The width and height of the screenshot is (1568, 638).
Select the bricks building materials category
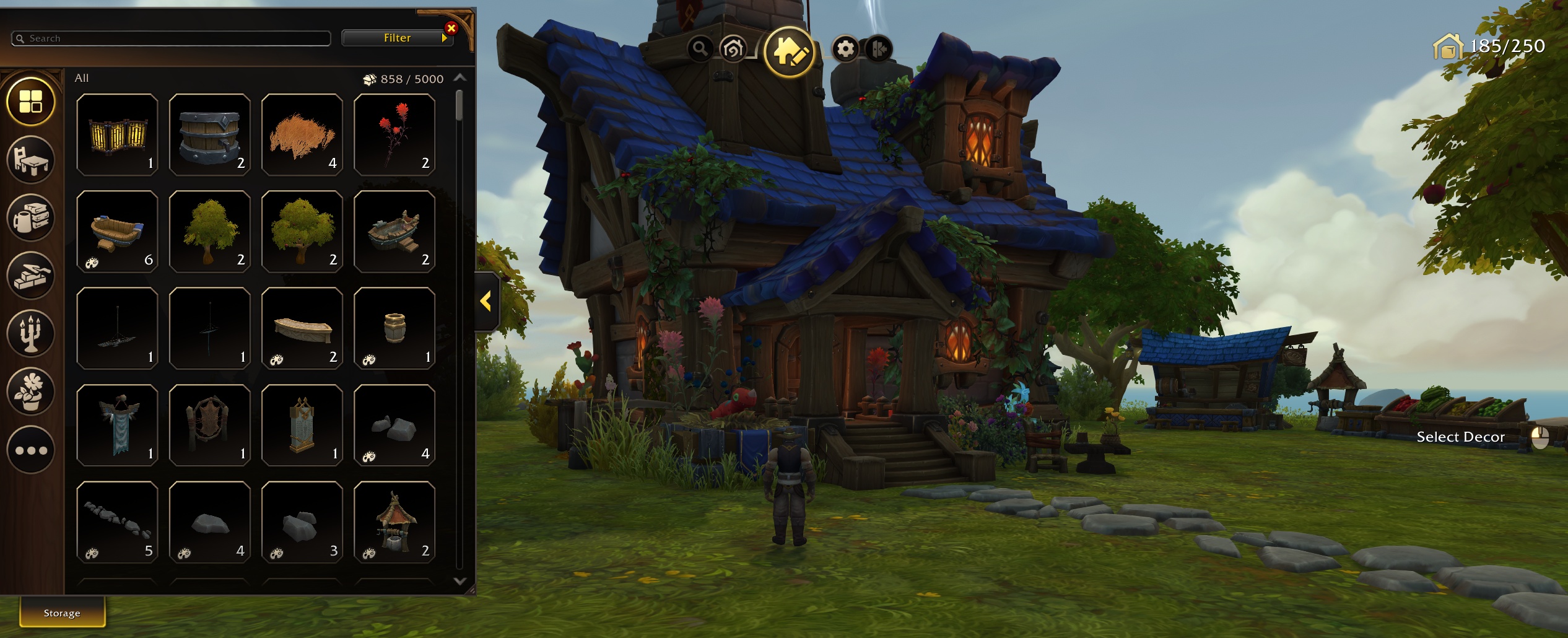click(x=31, y=275)
